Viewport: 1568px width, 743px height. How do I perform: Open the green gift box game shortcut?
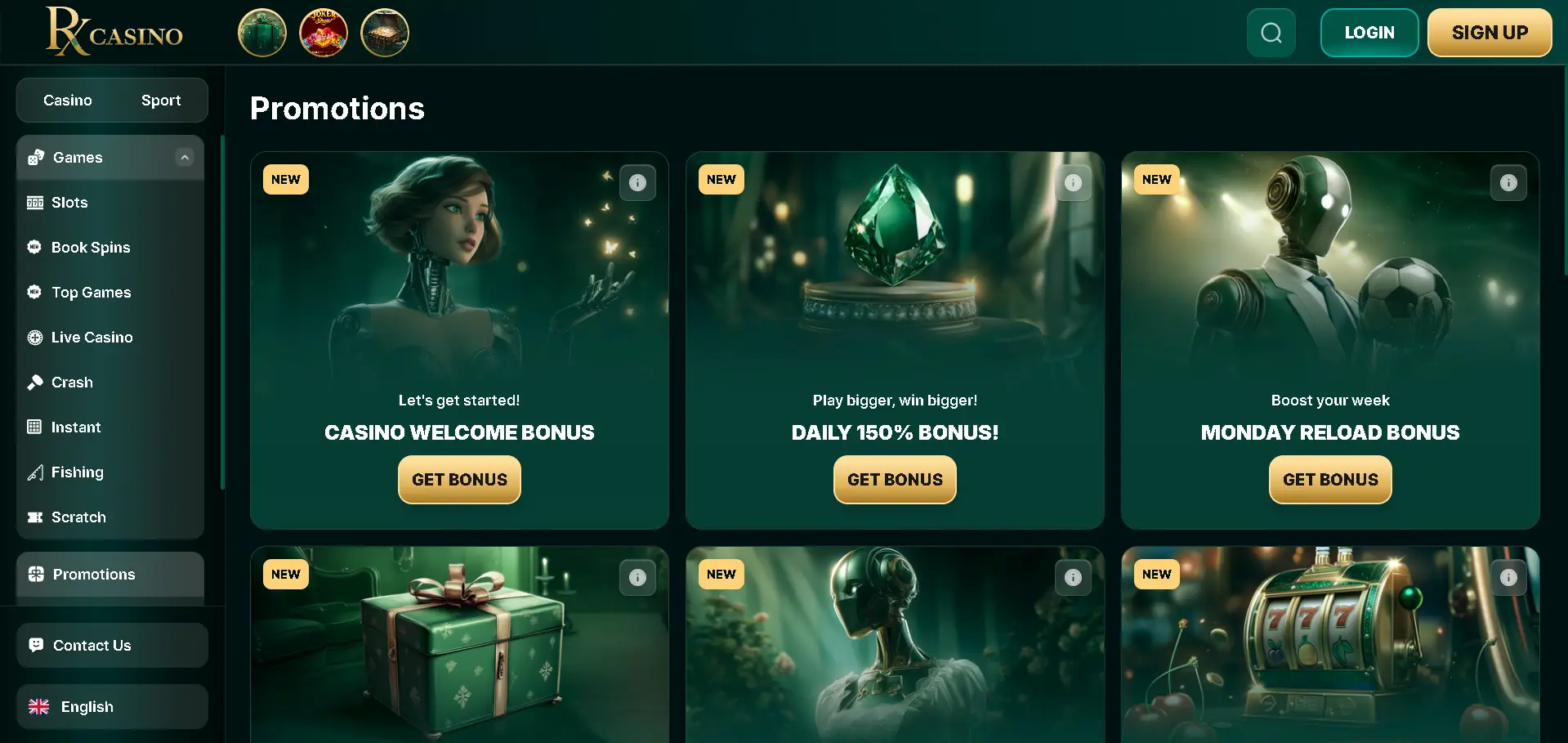261,33
